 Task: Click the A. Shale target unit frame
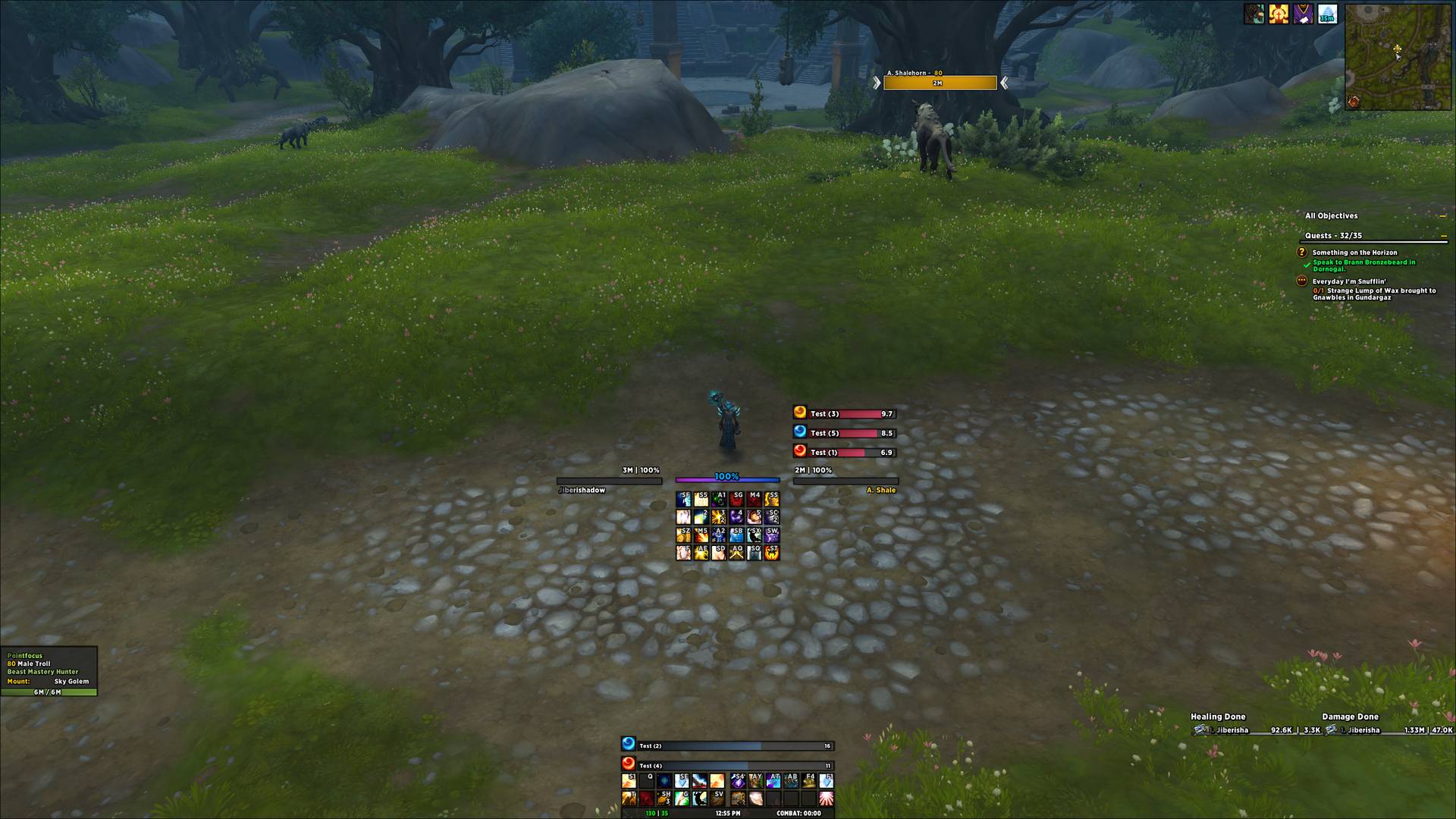[x=846, y=481]
